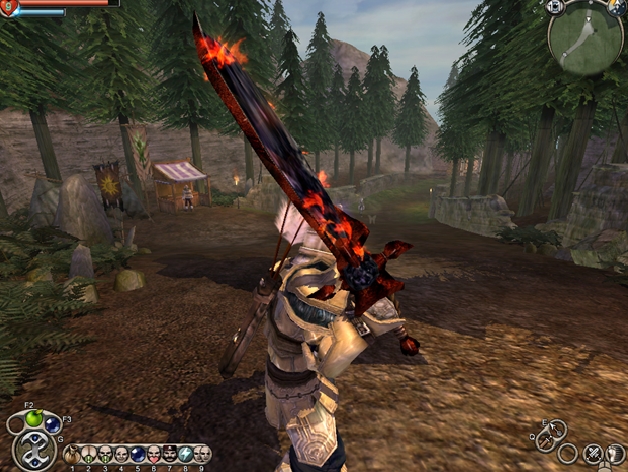Activate the lightning bolt spell
Screen dimensions: 628x472
click(x=186, y=455)
